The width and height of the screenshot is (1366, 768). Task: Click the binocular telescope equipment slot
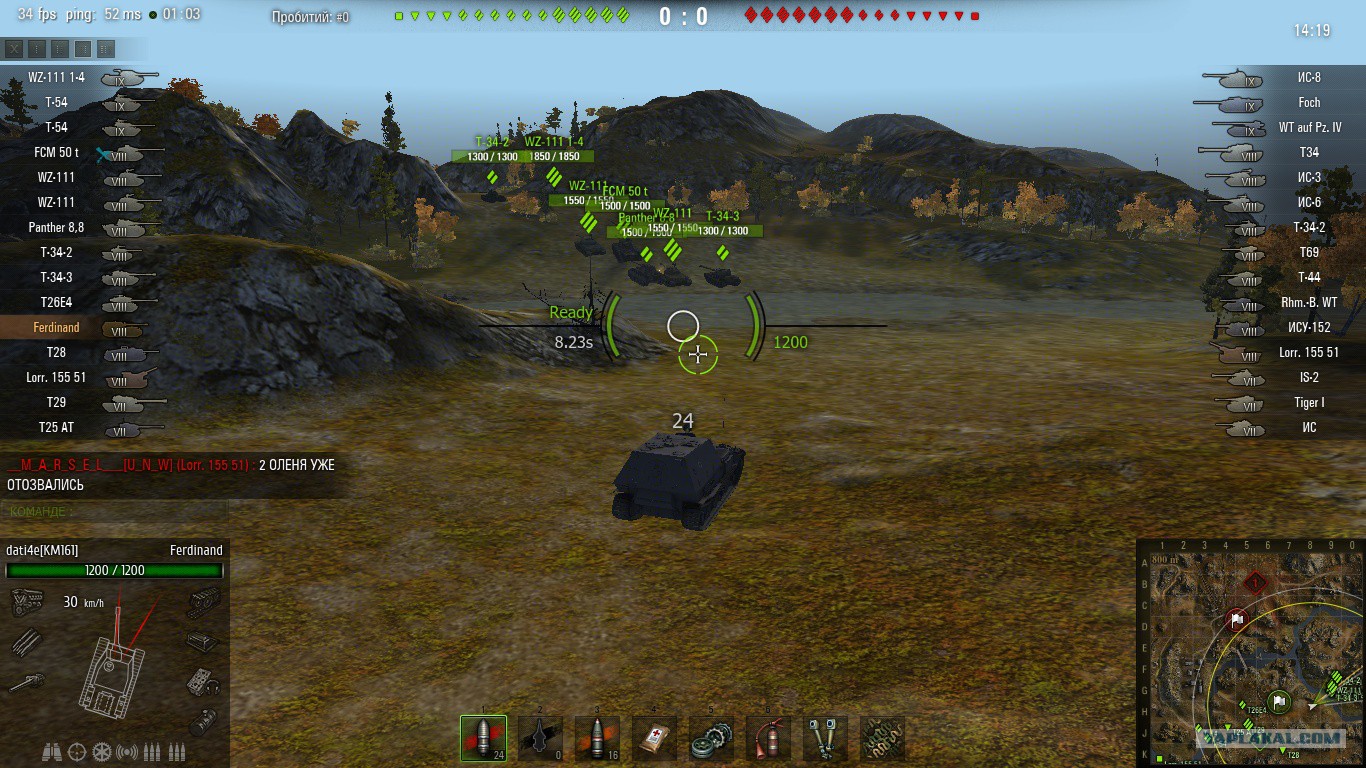[x=825, y=739]
